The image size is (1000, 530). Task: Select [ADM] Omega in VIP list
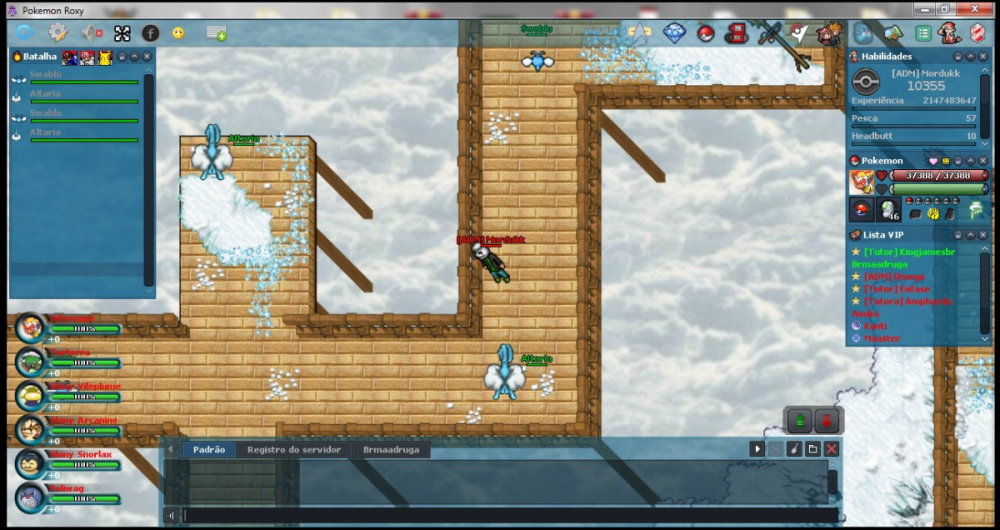tap(894, 277)
